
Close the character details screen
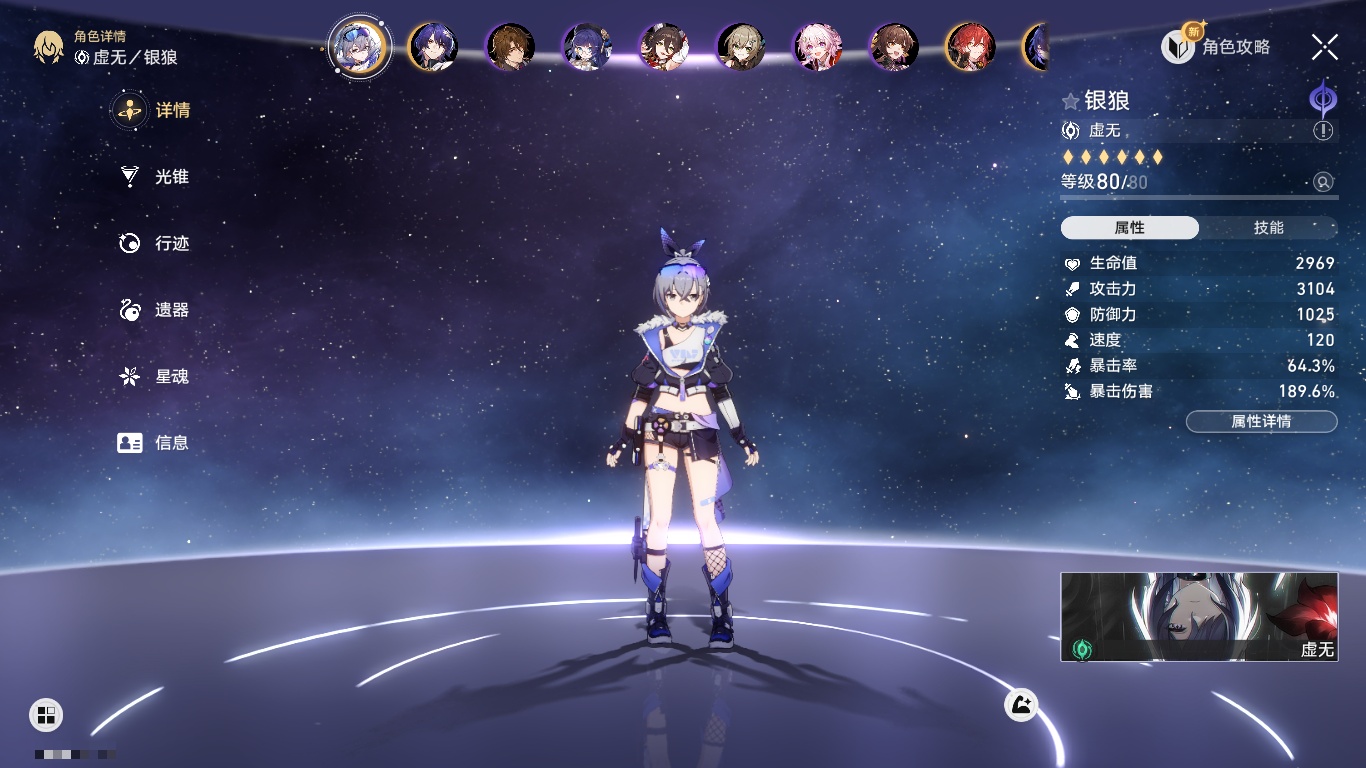tap(1325, 46)
